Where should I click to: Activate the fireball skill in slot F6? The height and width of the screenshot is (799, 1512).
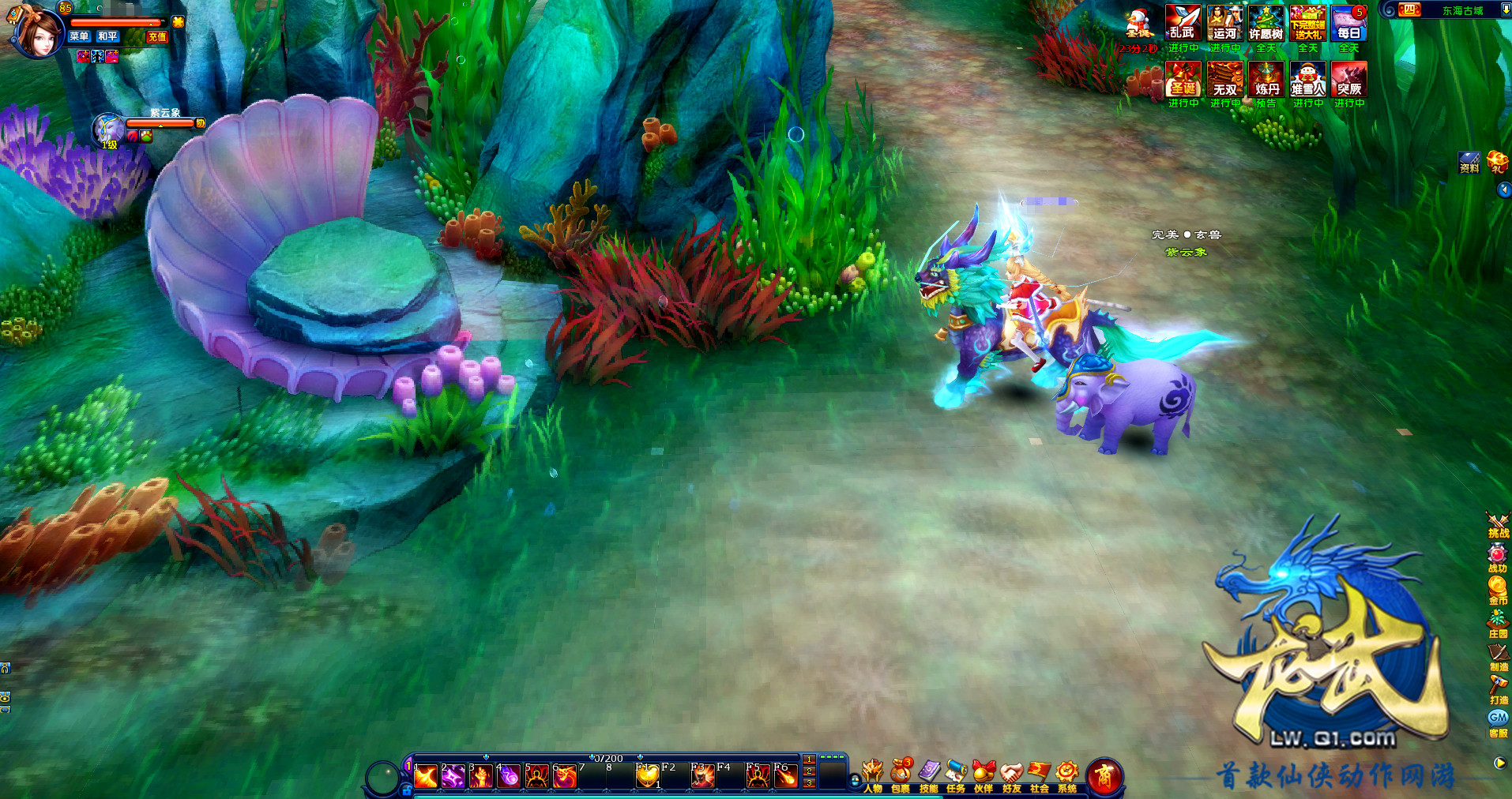(x=784, y=777)
